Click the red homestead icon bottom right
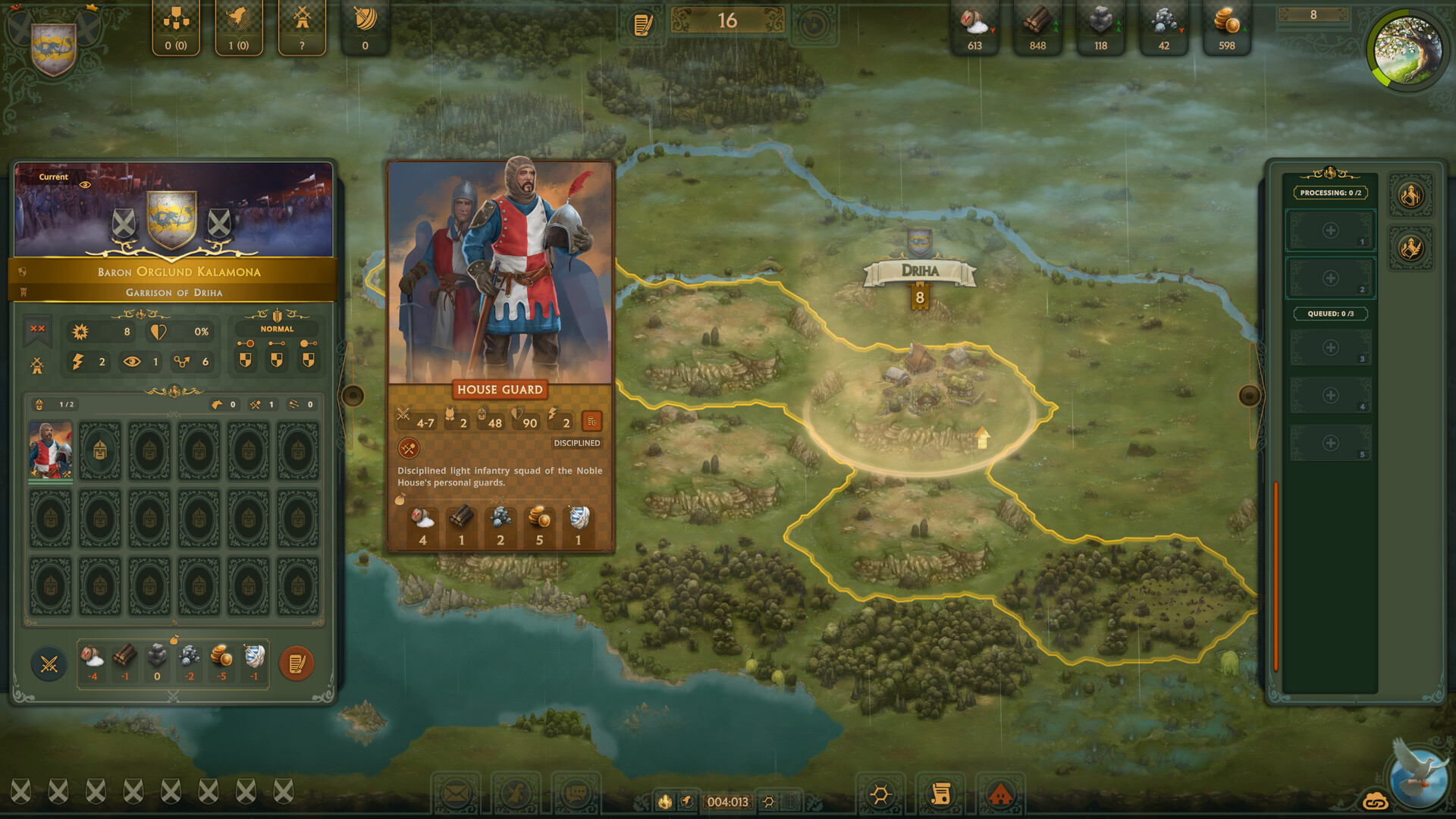The height and width of the screenshot is (819, 1456). 1003,795
